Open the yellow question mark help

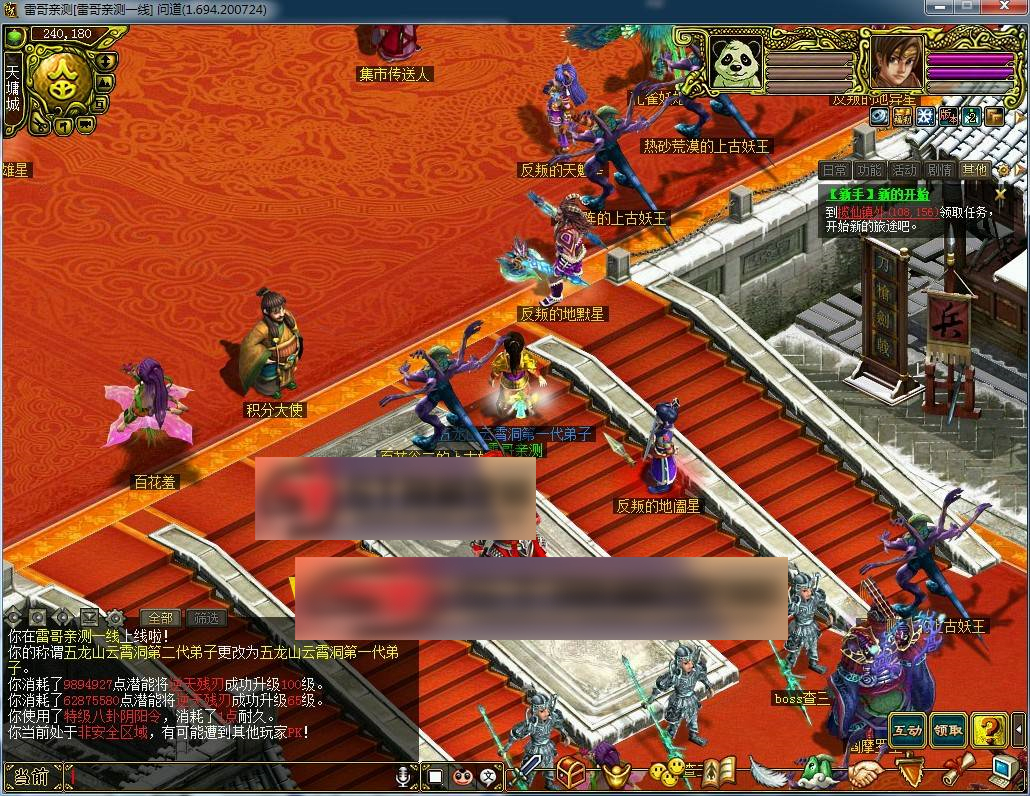pos(988,731)
